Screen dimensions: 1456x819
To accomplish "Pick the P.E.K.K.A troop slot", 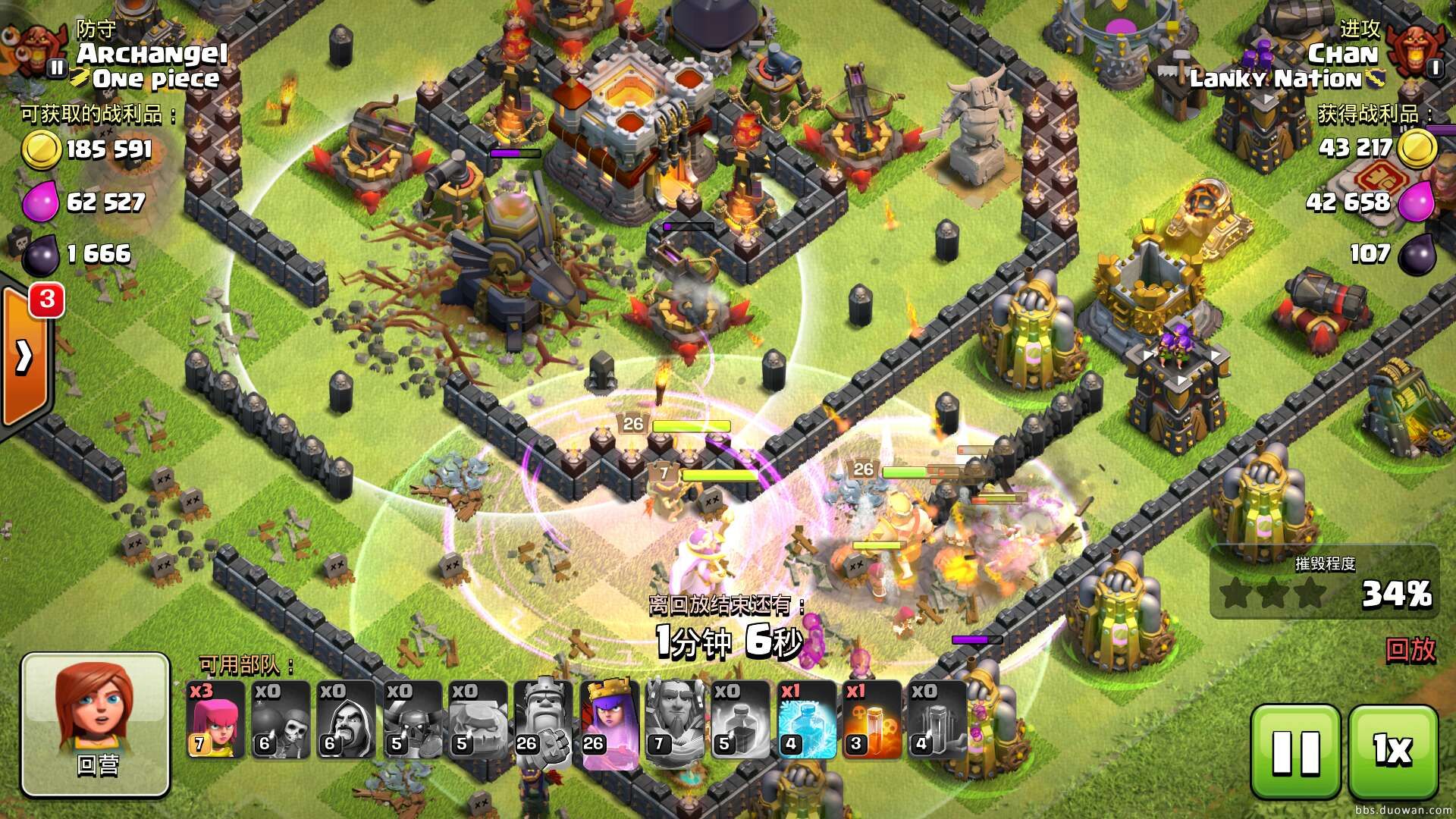I will click(411, 719).
